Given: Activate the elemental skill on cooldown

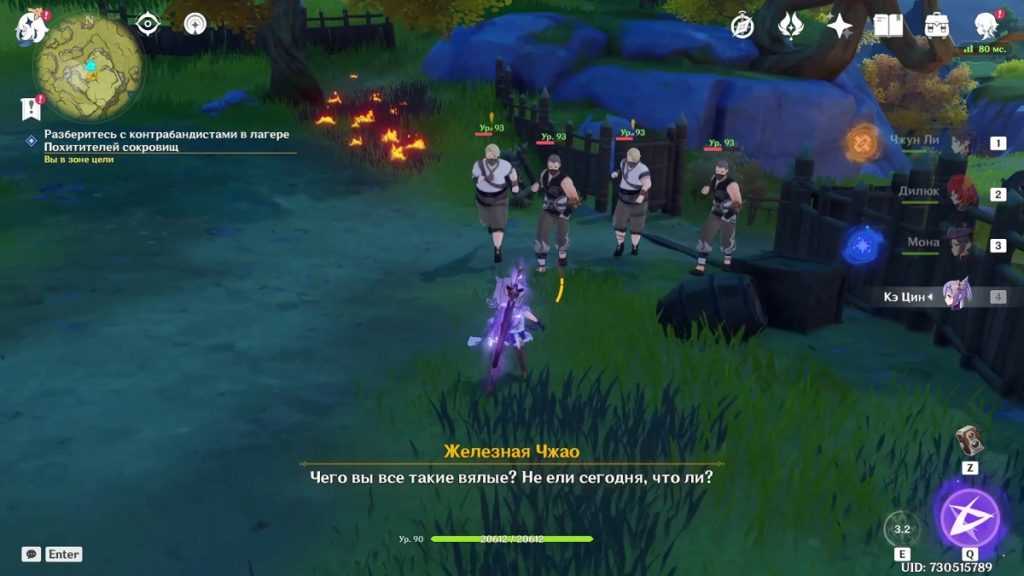Looking at the screenshot, I should pos(902,529).
